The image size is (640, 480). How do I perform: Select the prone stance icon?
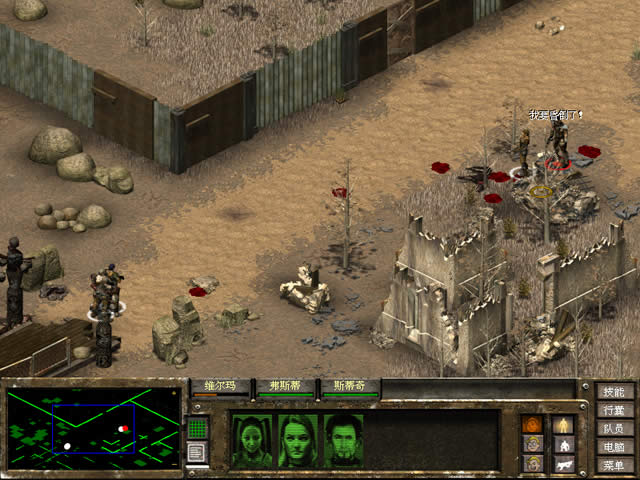pos(563,464)
